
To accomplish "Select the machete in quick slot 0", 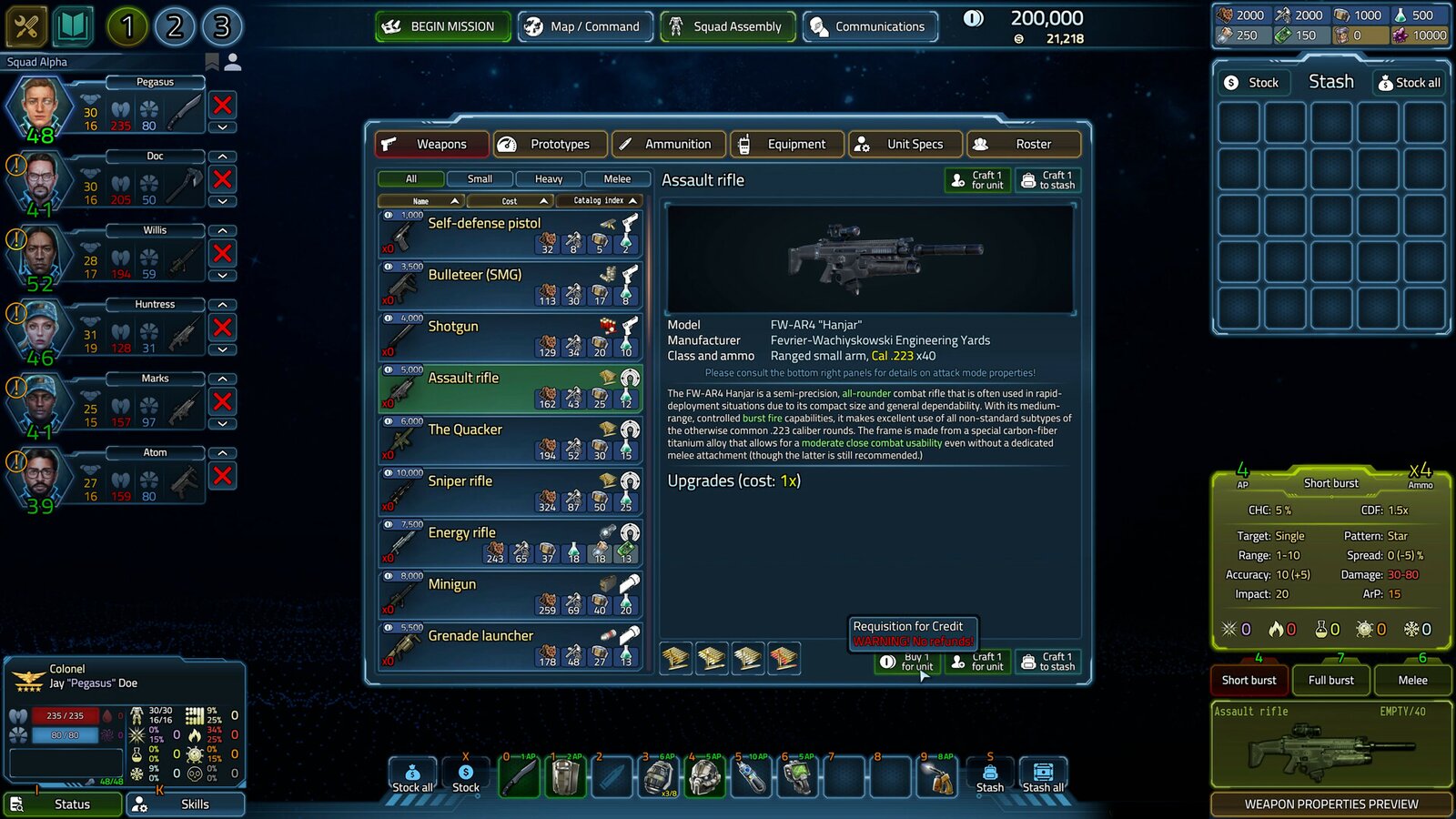I will point(519,775).
